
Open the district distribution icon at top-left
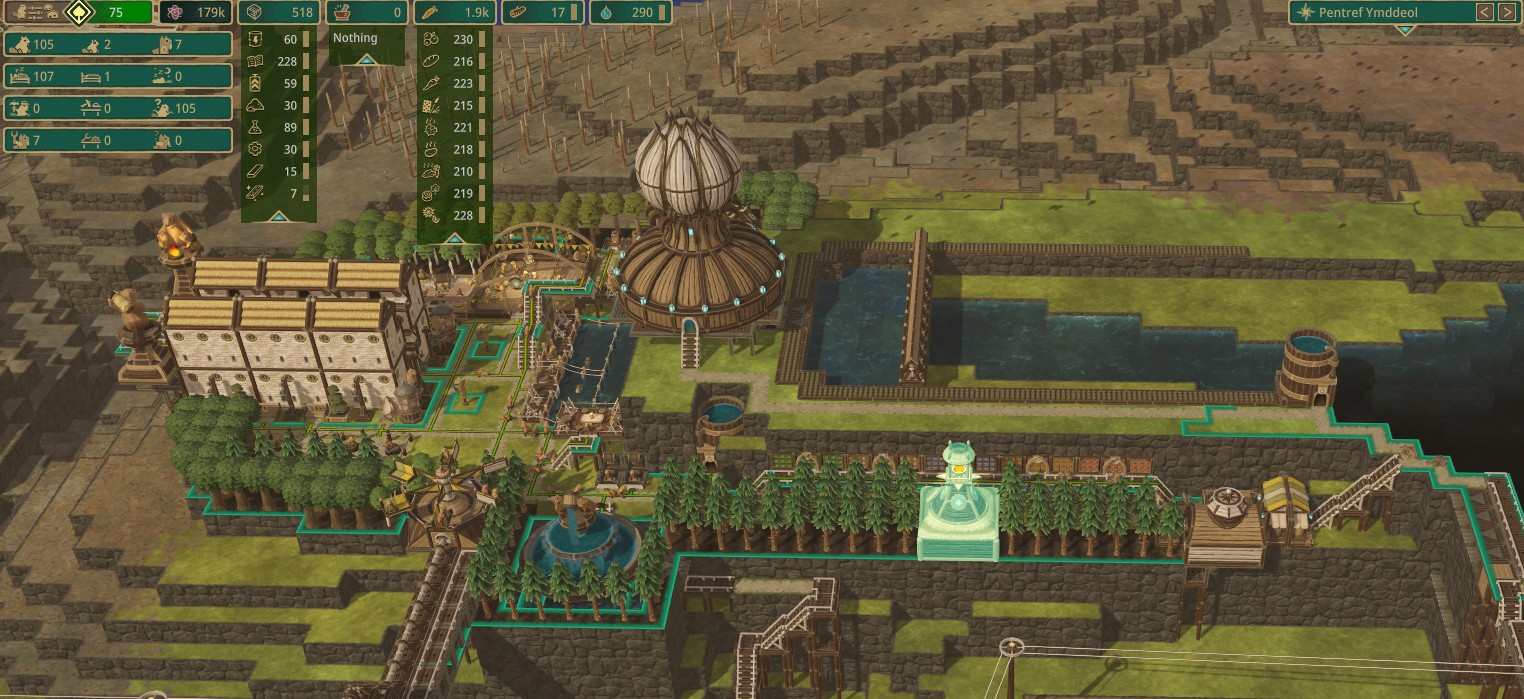[32, 13]
